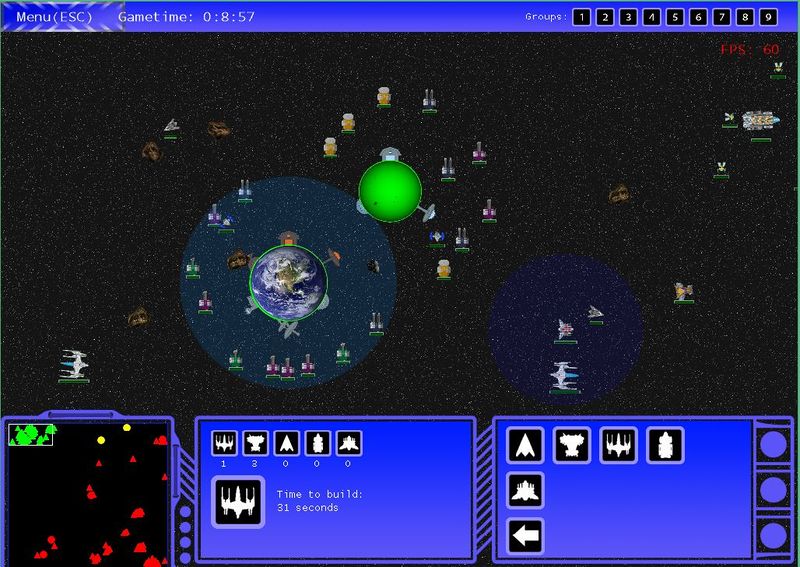Select the queued ship icon showing count 1
This screenshot has height=567, width=800.
tap(224, 443)
